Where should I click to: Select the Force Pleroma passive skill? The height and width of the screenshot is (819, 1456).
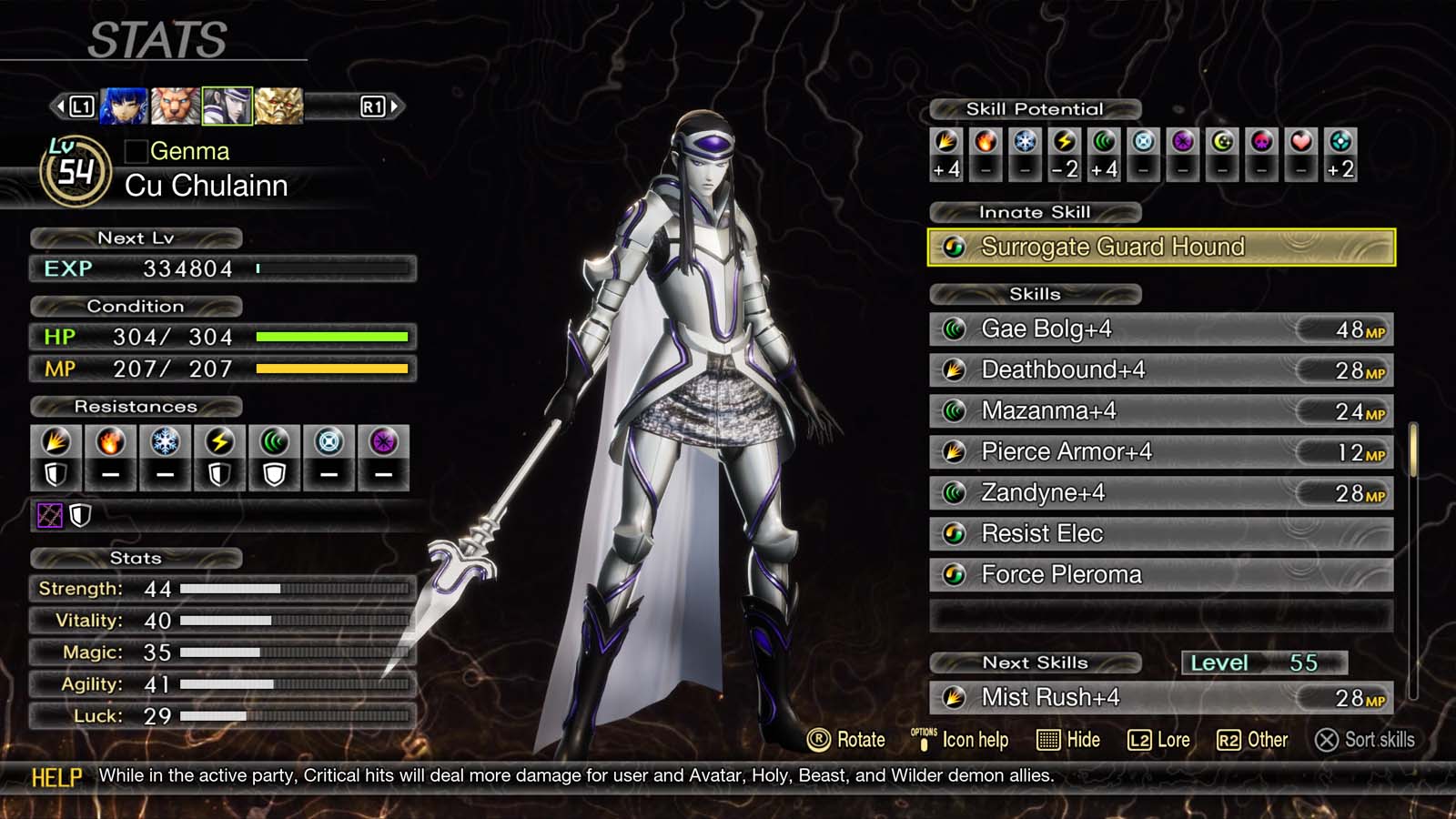(1160, 575)
